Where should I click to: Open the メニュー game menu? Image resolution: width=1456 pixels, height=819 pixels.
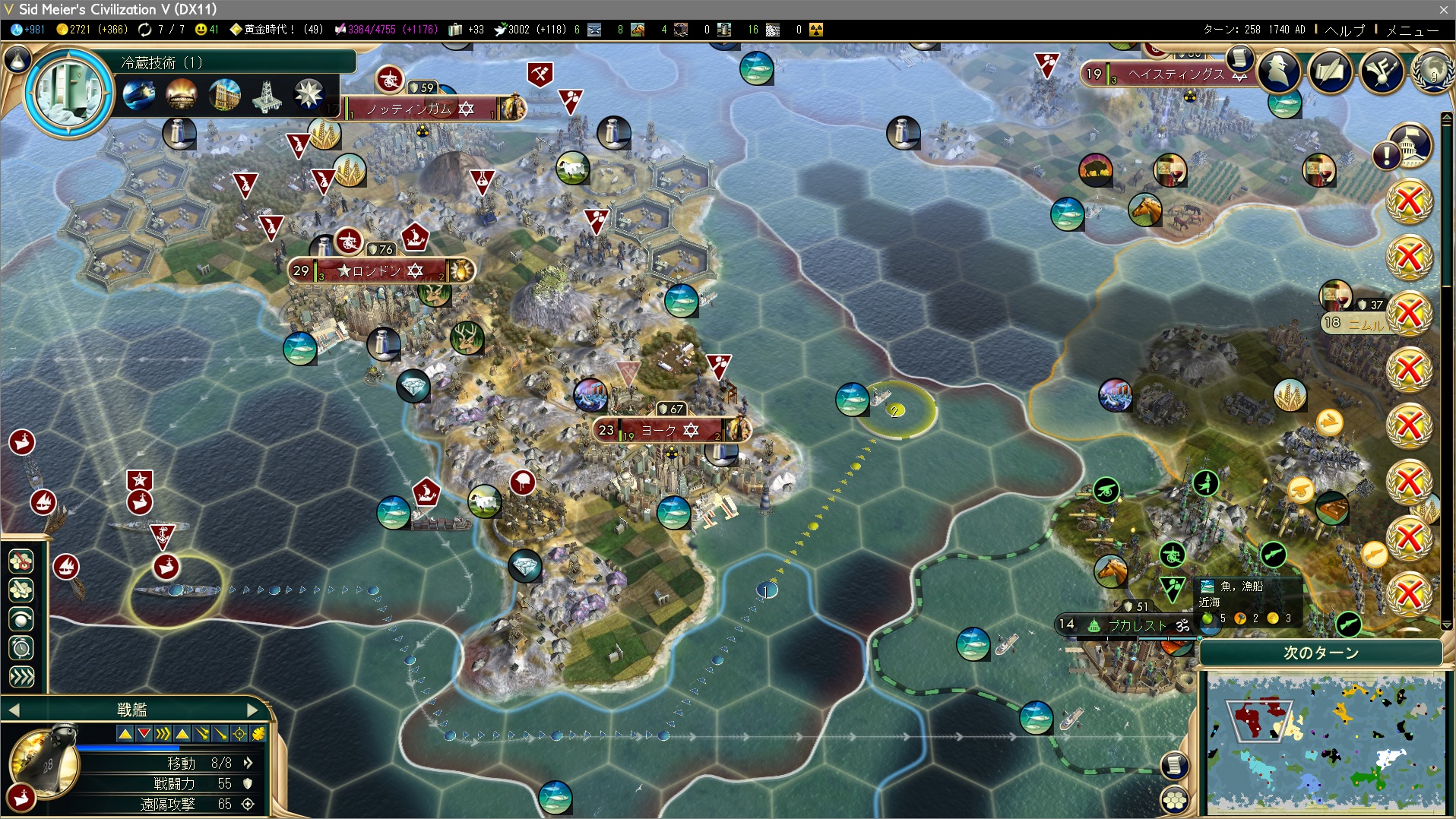(1412, 30)
